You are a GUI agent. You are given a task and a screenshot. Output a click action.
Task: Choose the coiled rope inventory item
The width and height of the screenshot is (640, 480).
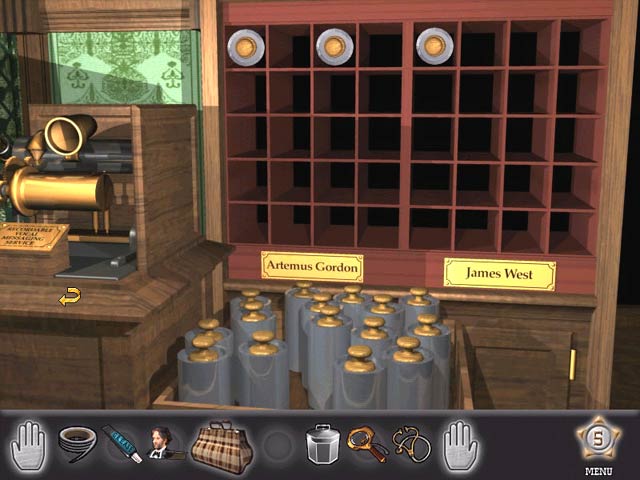[x=74, y=440]
